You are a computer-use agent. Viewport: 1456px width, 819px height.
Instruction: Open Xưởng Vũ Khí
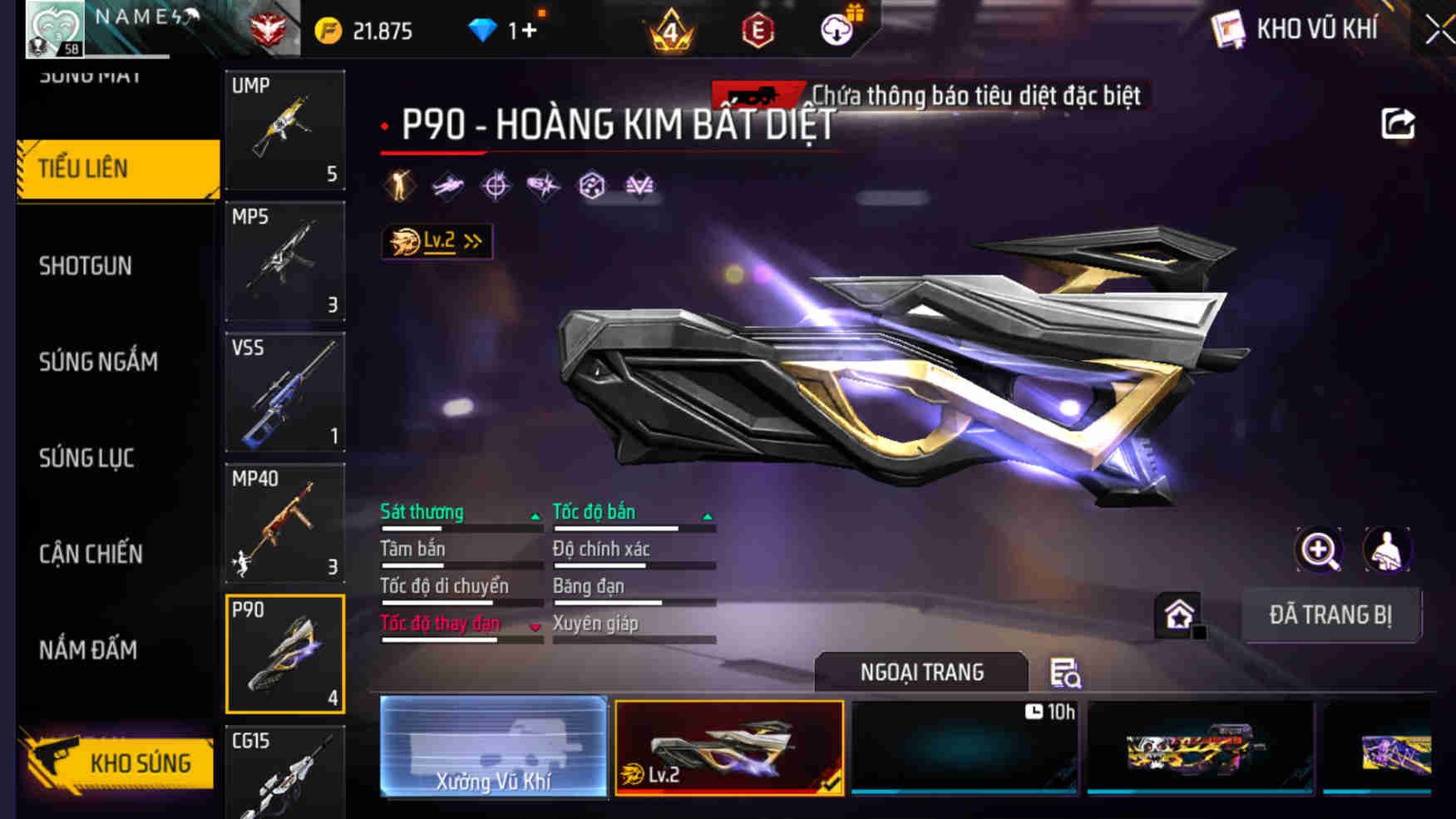(492, 747)
